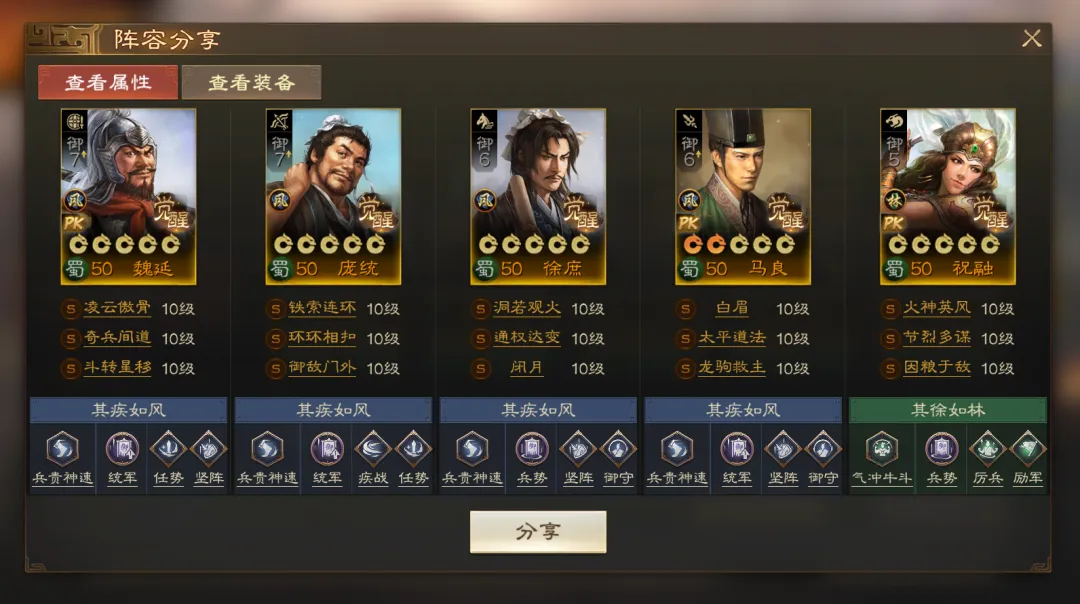Click the 疾战 formation icon

tap(372, 450)
